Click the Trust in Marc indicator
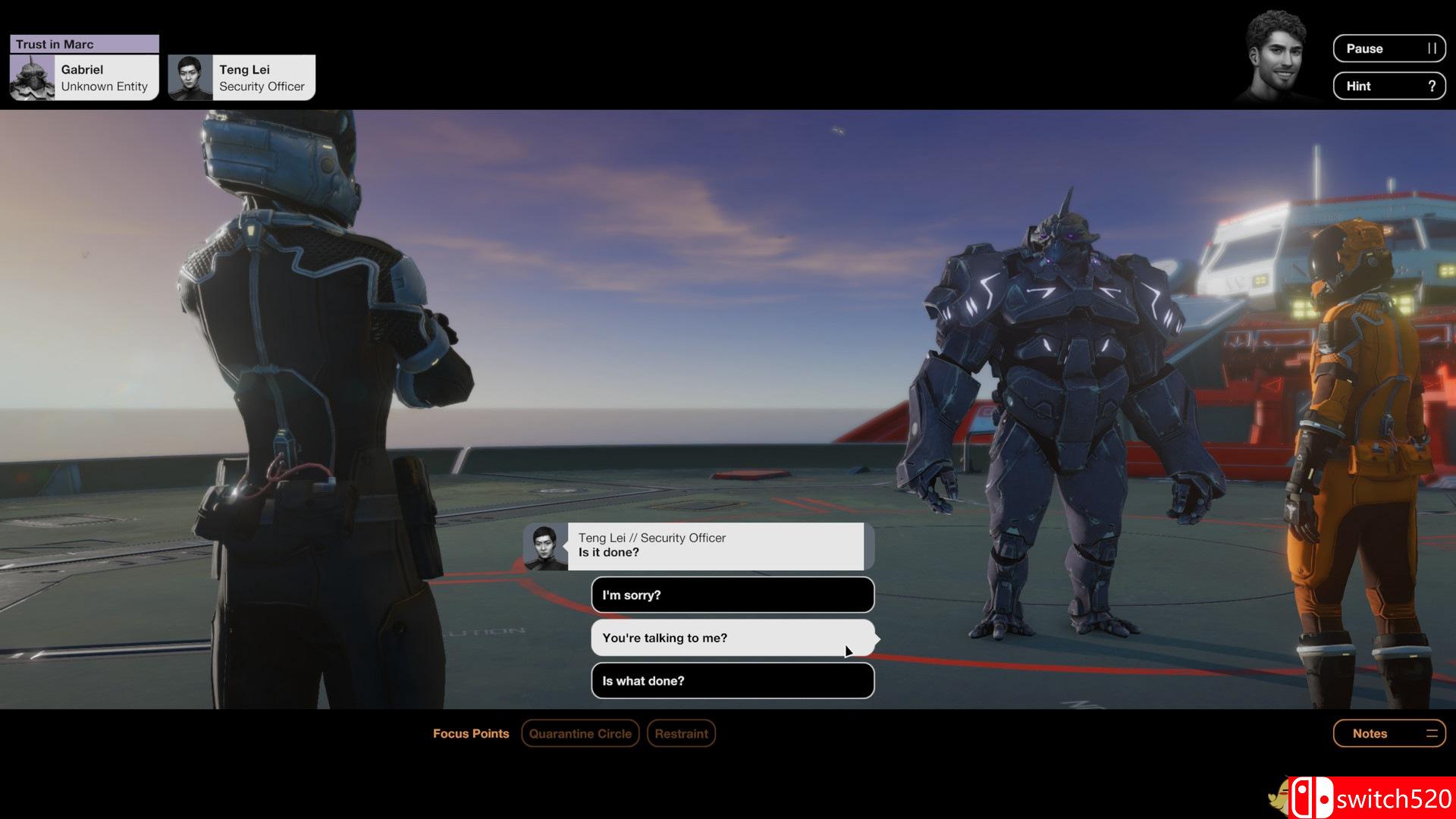Viewport: 1456px width, 819px height. (83, 44)
